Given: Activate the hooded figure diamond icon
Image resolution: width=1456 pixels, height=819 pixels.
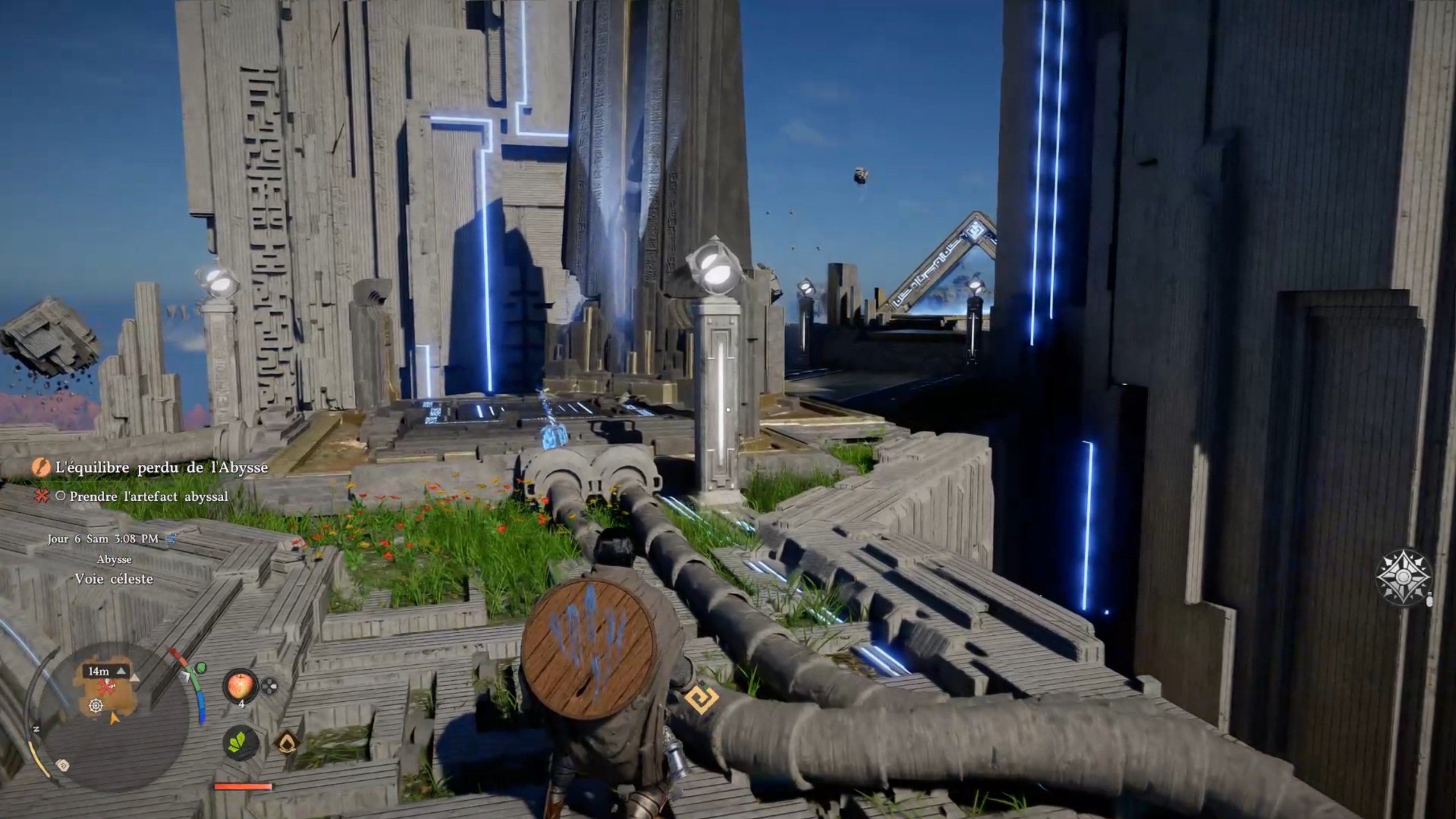Looking at the screenshot, I should [x=286, y=742].
